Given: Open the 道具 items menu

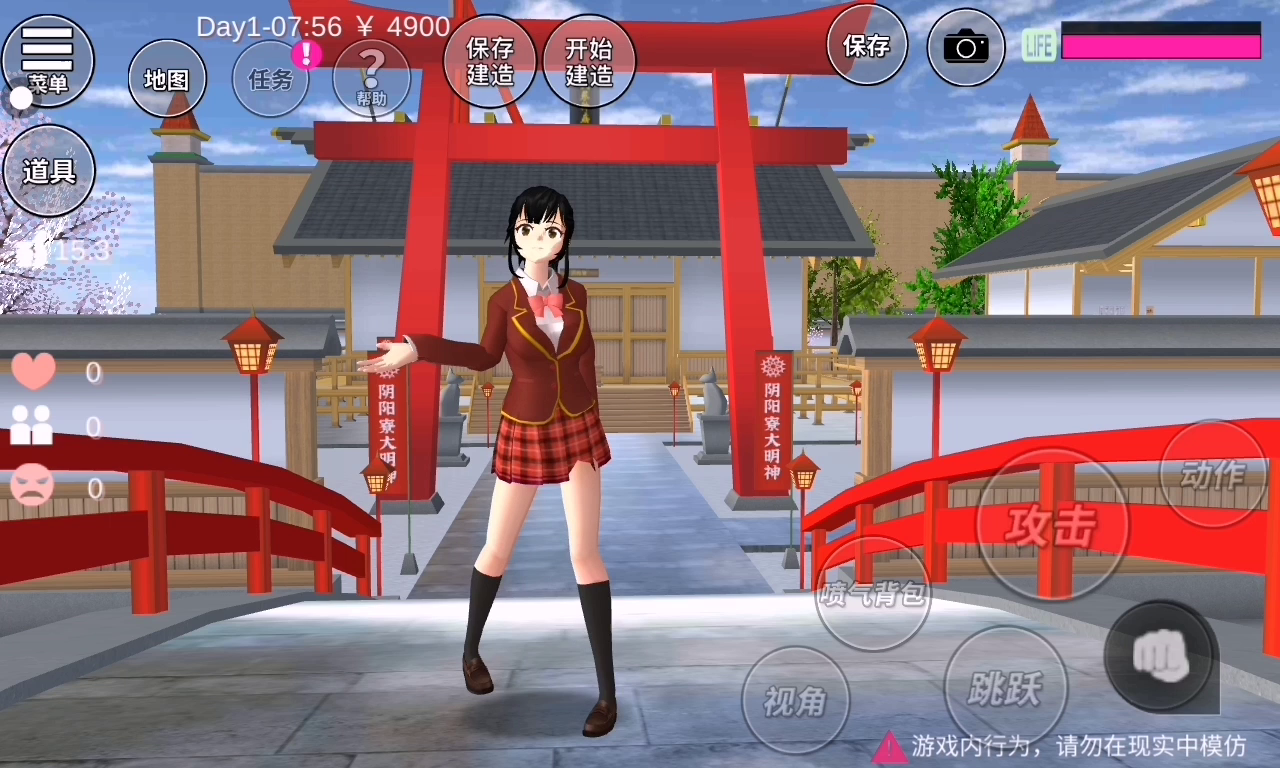Looking at the screenshot, I should point(49,170).
